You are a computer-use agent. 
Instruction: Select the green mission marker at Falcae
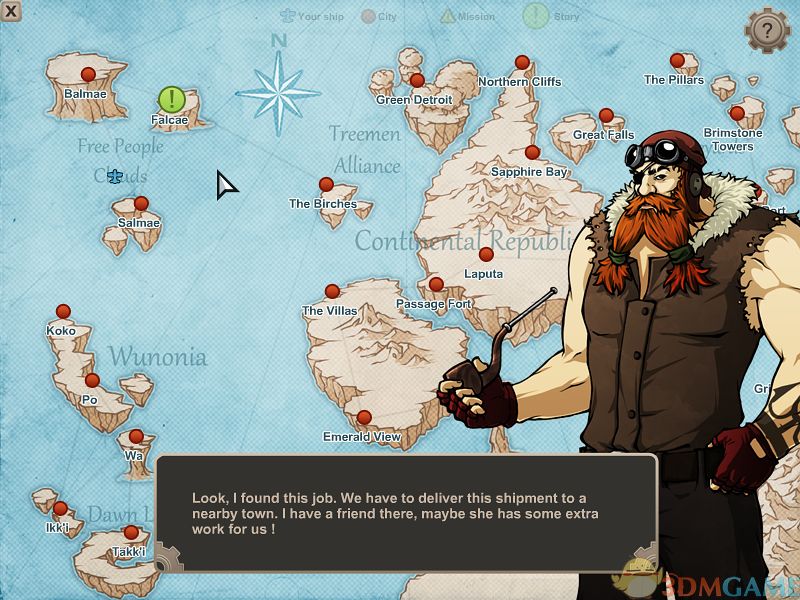[172, 99]
